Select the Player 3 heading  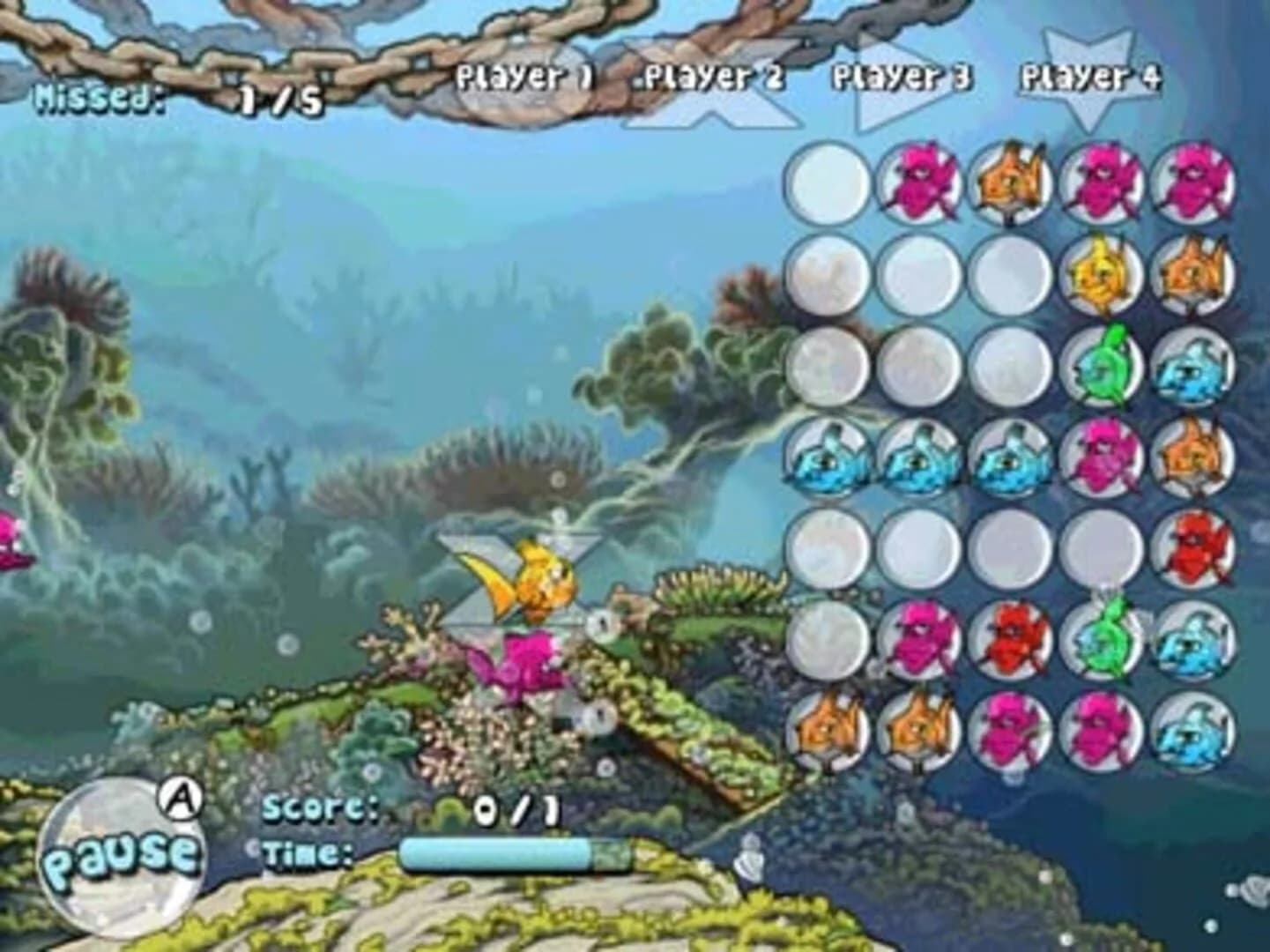[899, 78]
